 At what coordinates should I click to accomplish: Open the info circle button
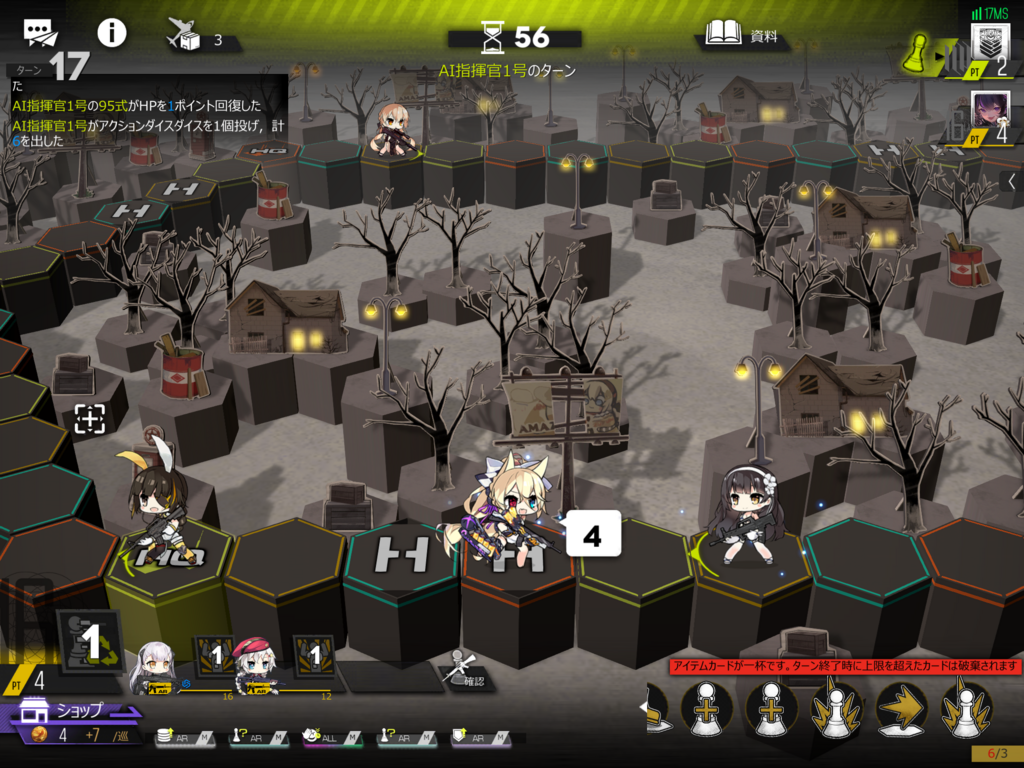[x=111, y=33]
